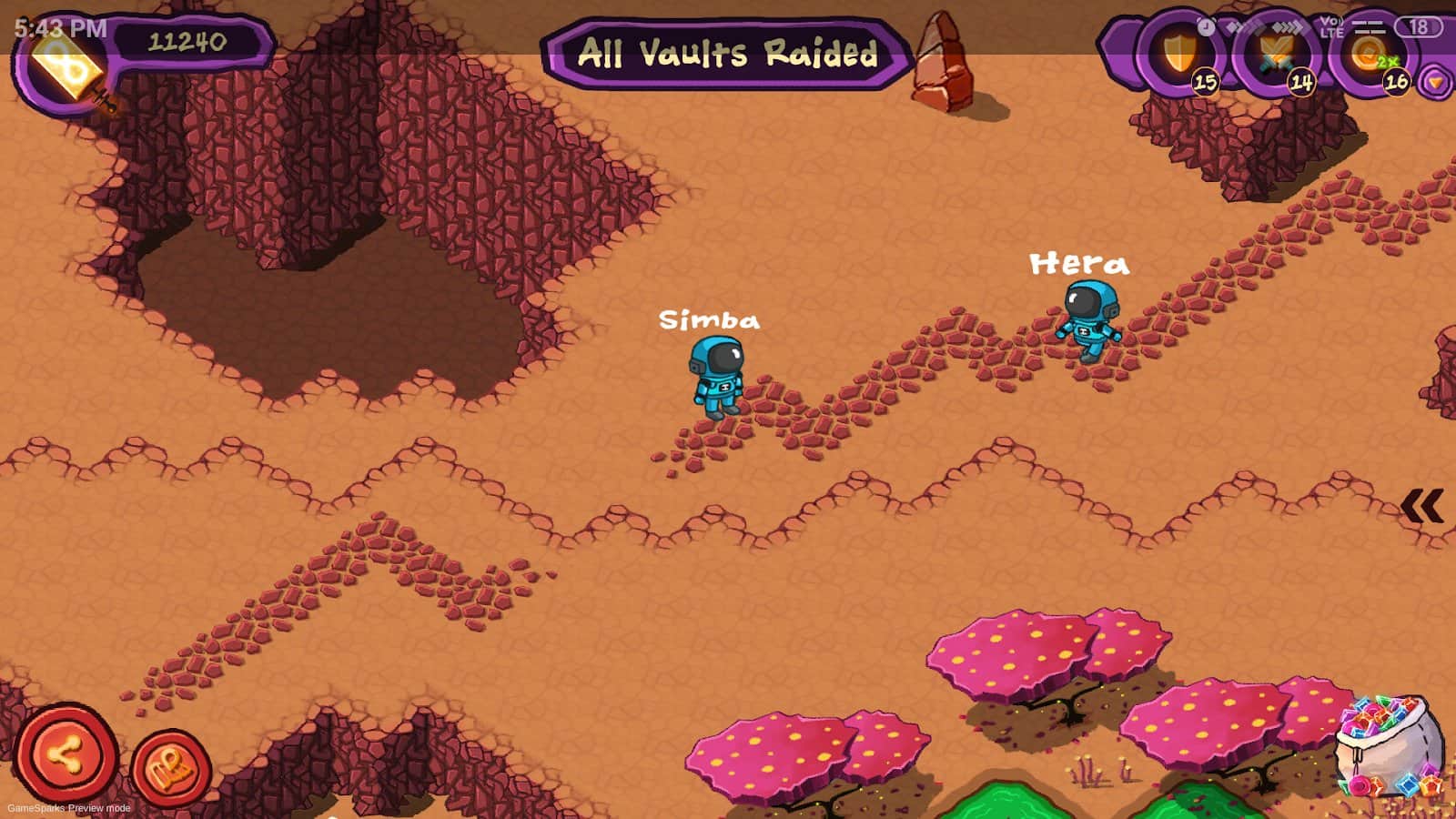Toggle the clock timer icon above the shield

point(1207,25)
